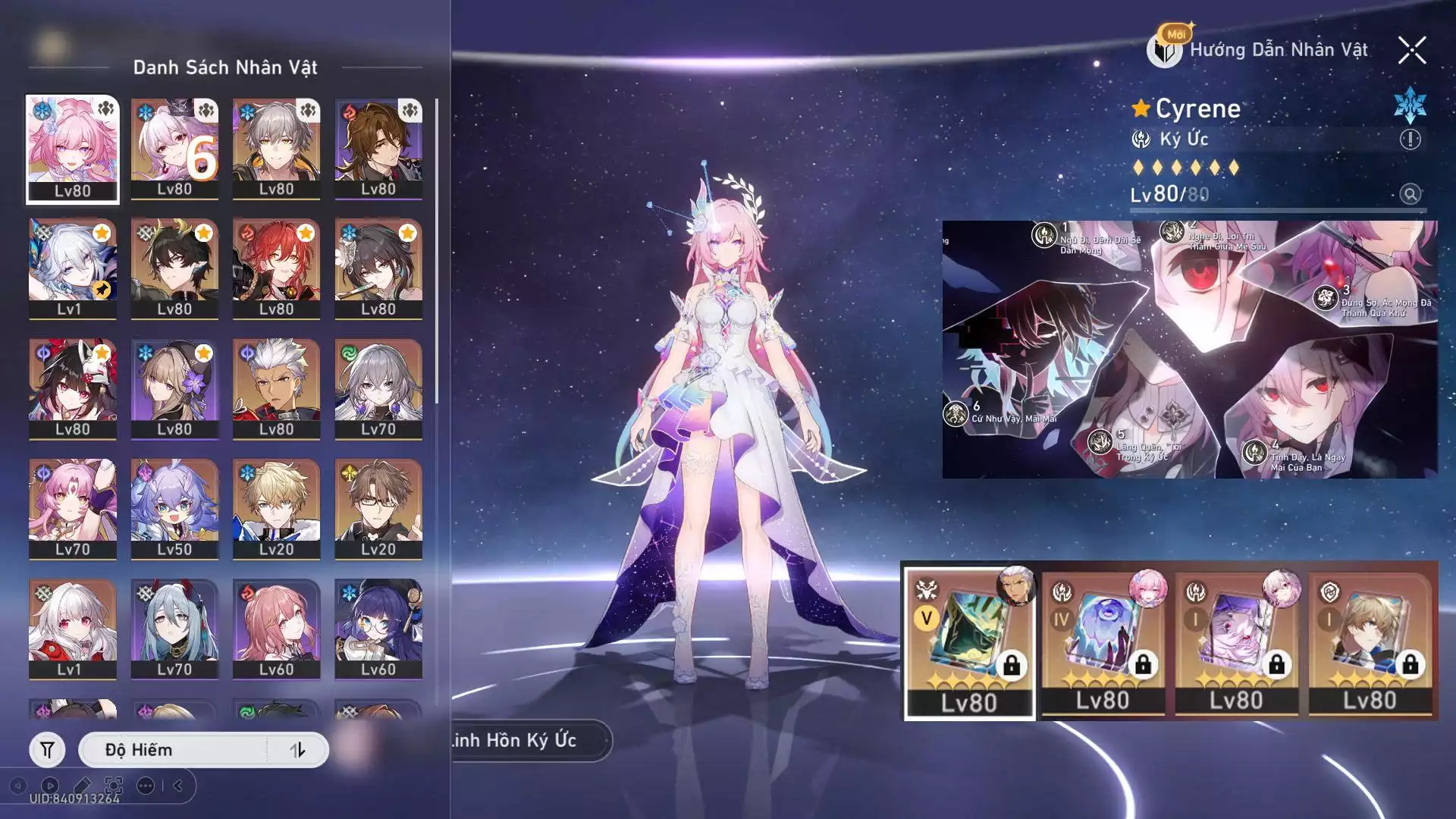1456x819 pixels.
Task: Open the character list filter funnel
Action: pyautogui.click(x=47, y=750)
